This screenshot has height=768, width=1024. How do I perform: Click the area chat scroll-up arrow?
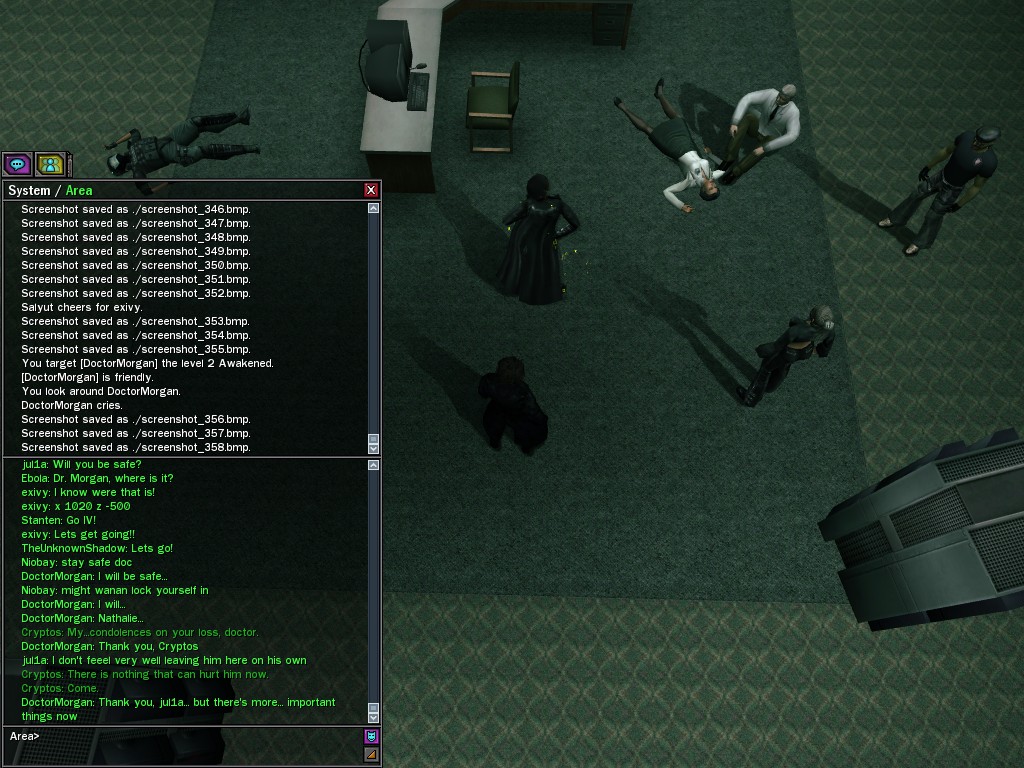click(373, 465)
